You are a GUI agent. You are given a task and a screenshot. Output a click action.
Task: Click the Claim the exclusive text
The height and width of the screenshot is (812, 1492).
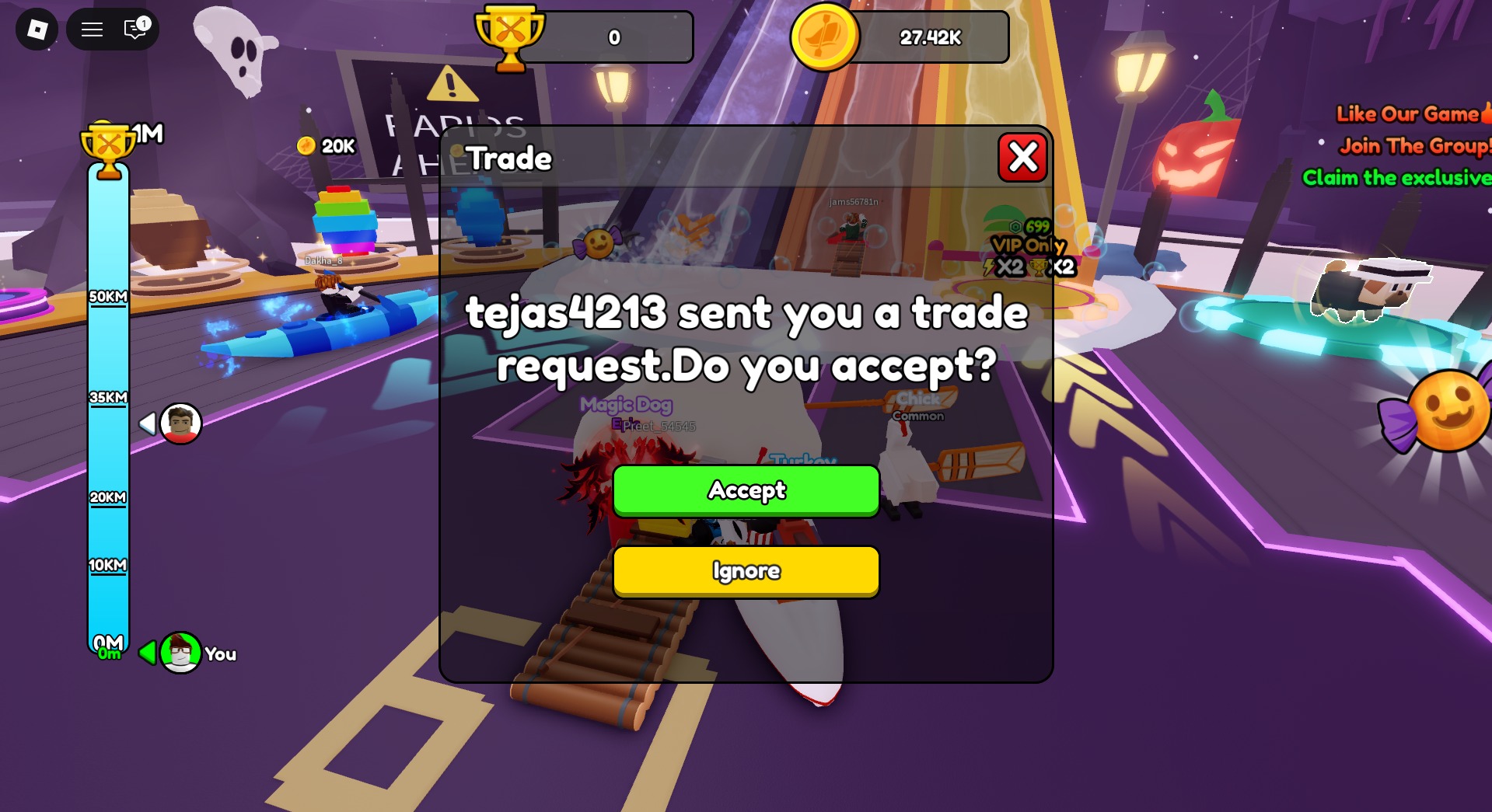tap(1396, 177)
